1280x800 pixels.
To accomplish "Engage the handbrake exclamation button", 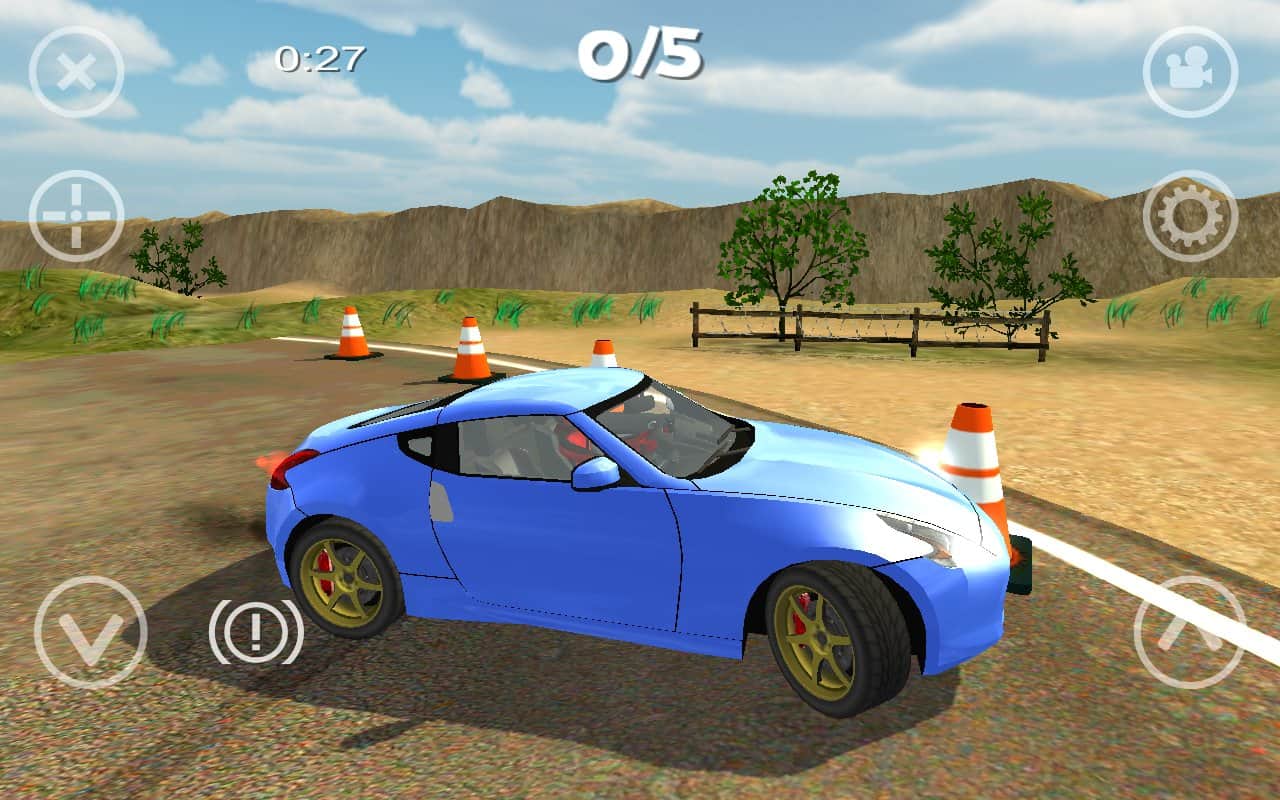I will coord(256,632).
